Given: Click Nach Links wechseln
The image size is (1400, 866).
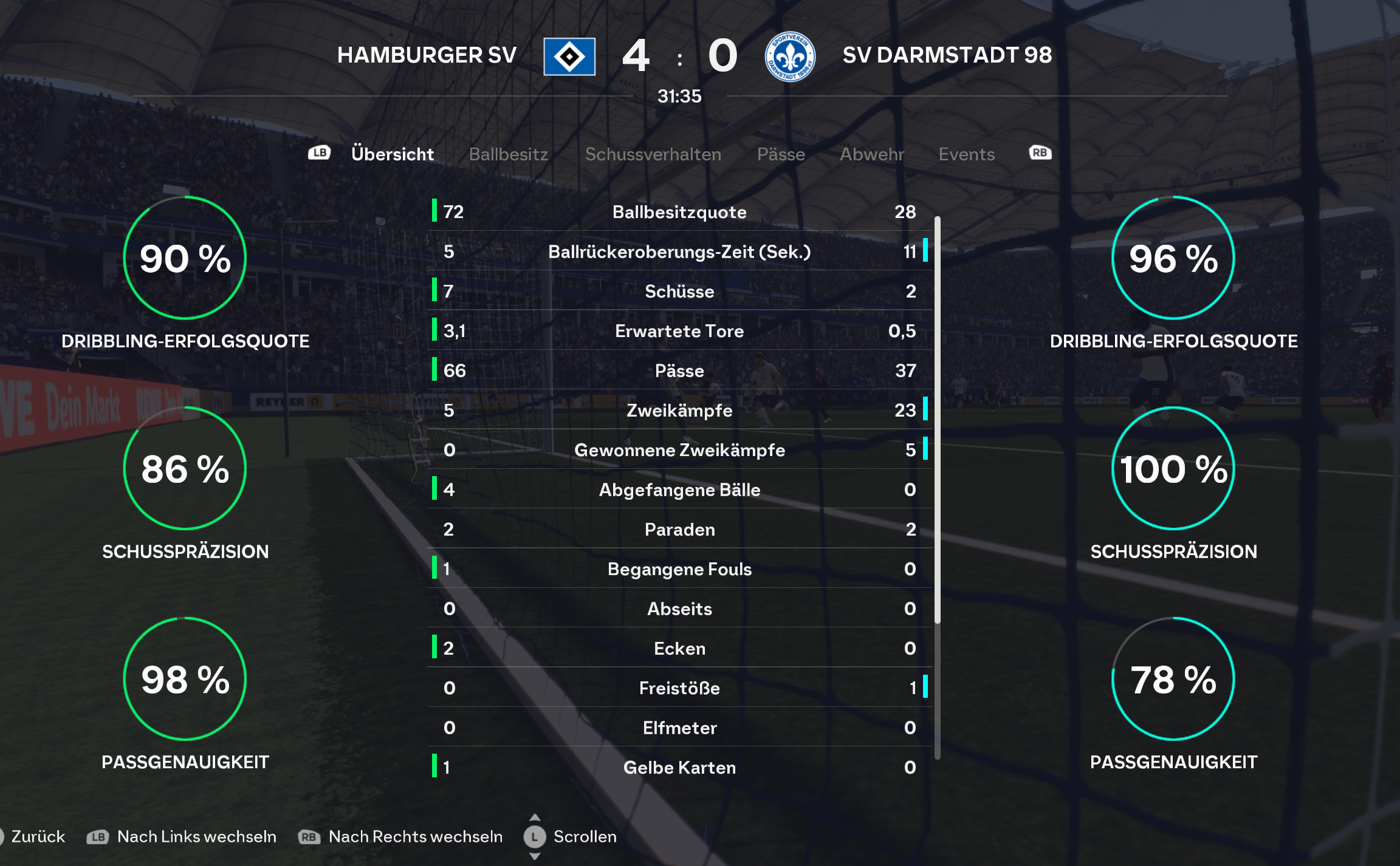Looking at the screenshot, I should click(x=196, y=836).
